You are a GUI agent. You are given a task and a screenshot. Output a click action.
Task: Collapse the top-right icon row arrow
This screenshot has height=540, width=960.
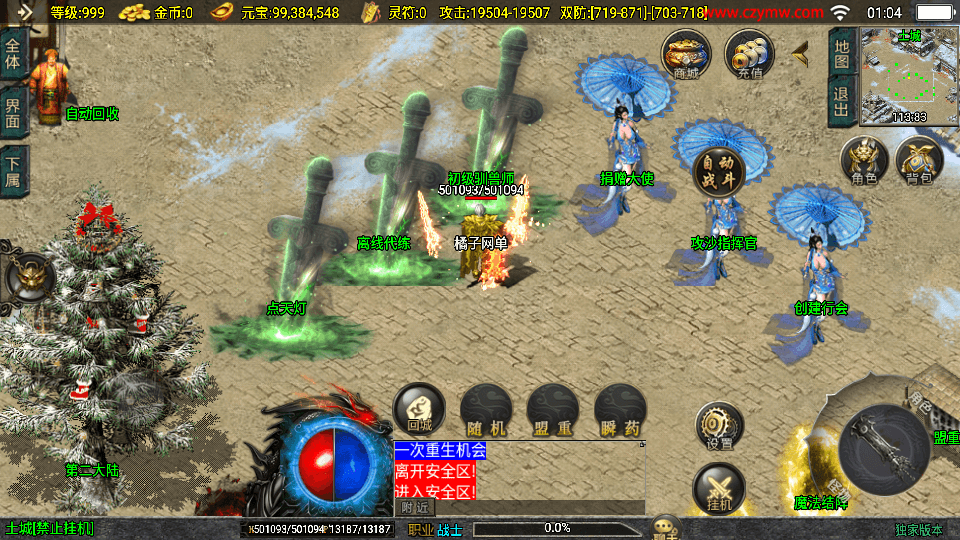(800, 52)
